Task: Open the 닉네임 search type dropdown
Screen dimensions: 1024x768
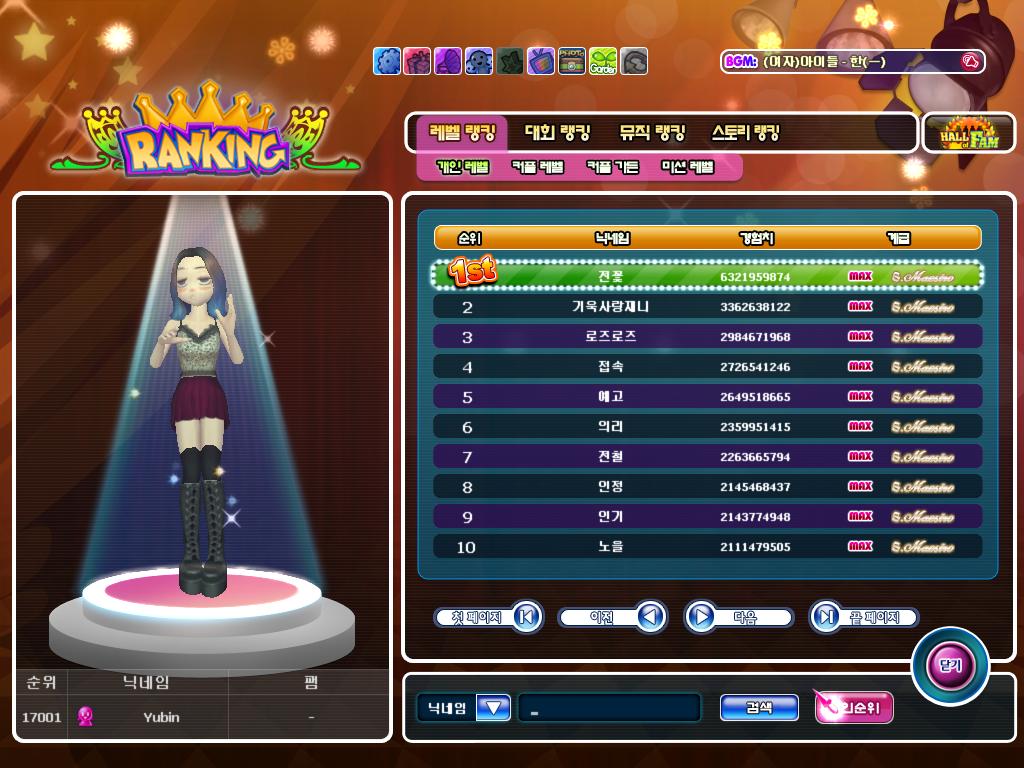Action: pos(494,708)
